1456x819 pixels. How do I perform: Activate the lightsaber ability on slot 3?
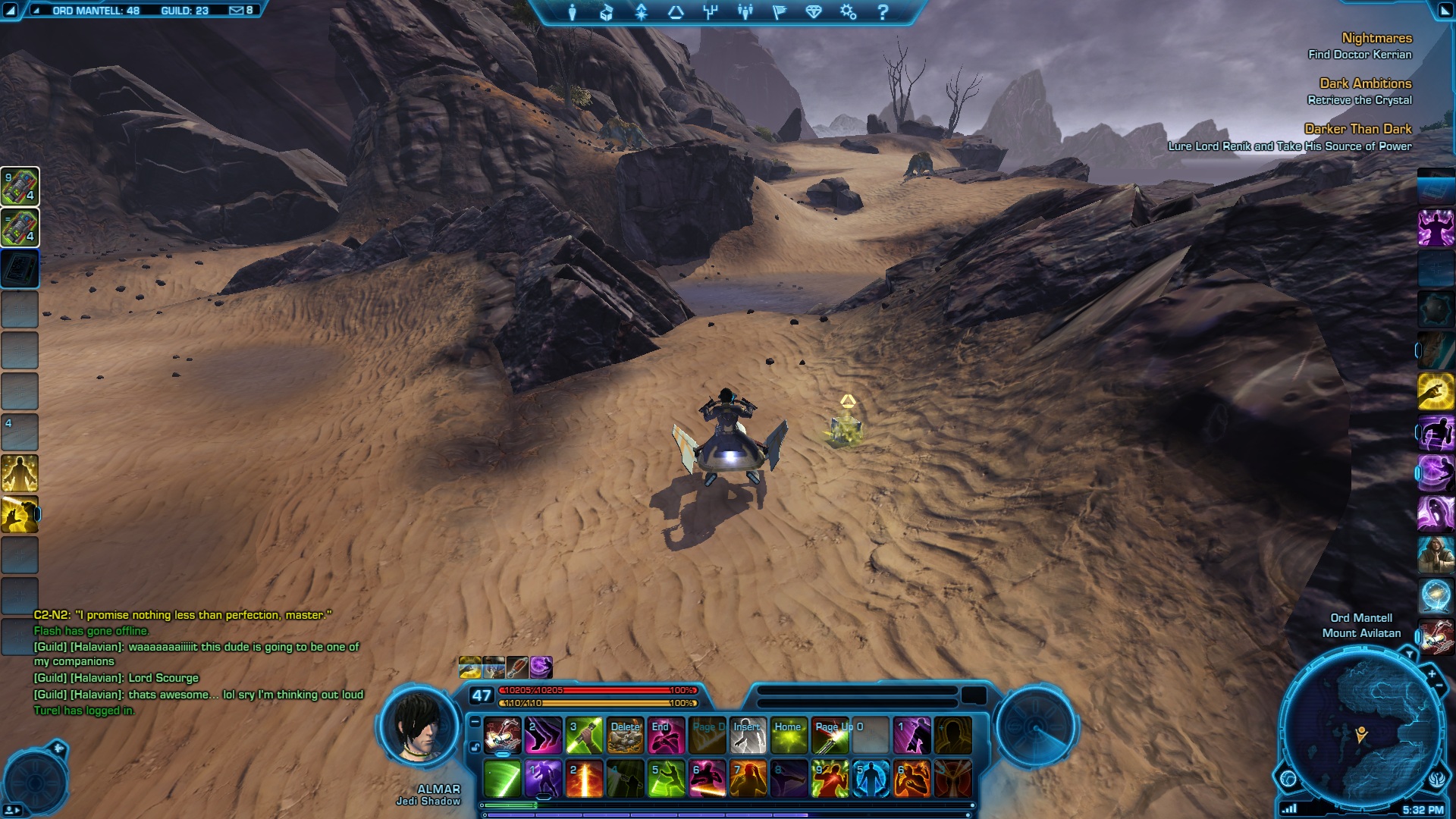pos(584,736)
